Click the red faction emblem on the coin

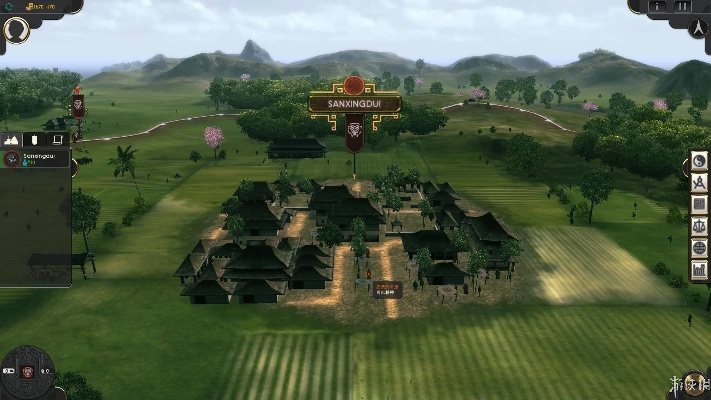28,372
